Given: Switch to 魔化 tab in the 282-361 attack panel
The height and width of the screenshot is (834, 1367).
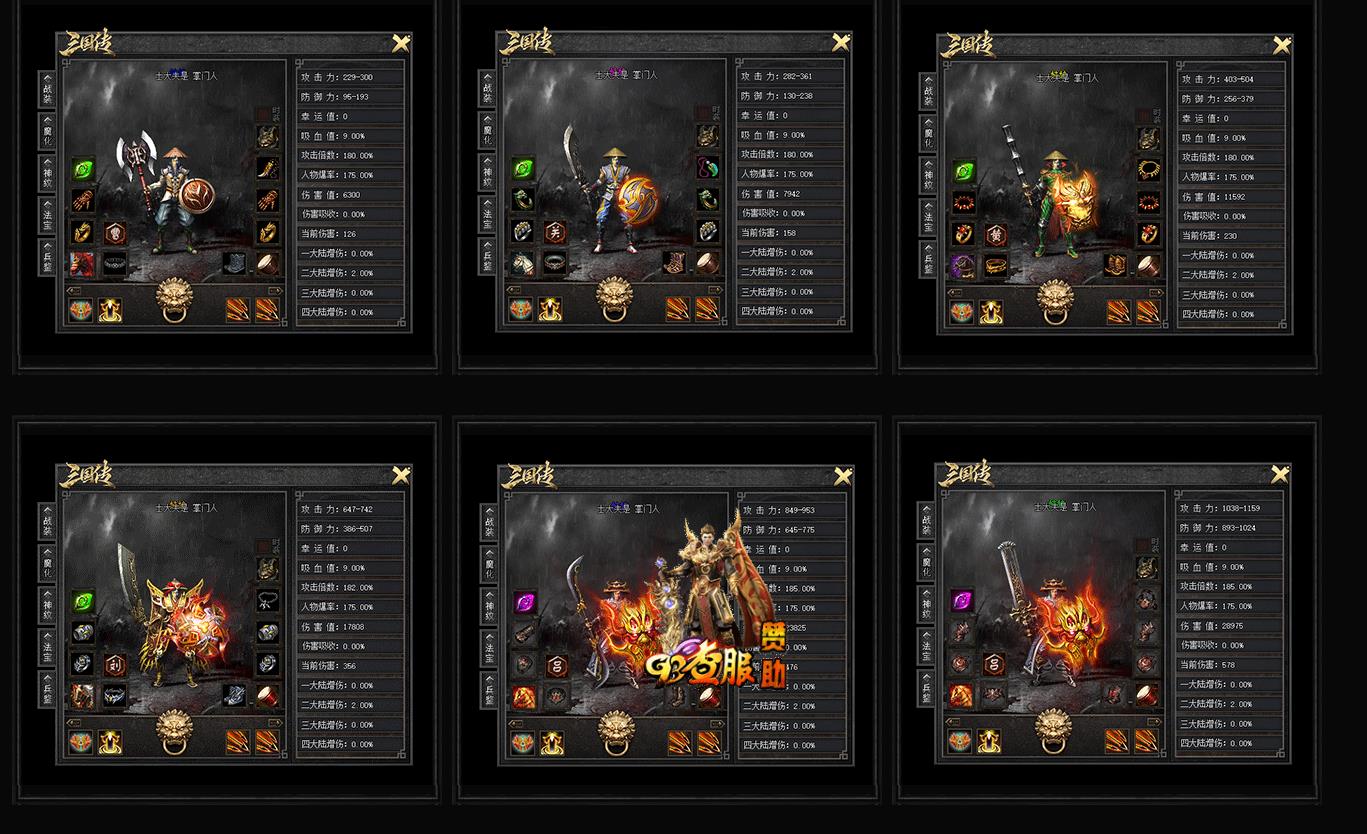Looking at the screenshot, I should click(x=488, y=131).
